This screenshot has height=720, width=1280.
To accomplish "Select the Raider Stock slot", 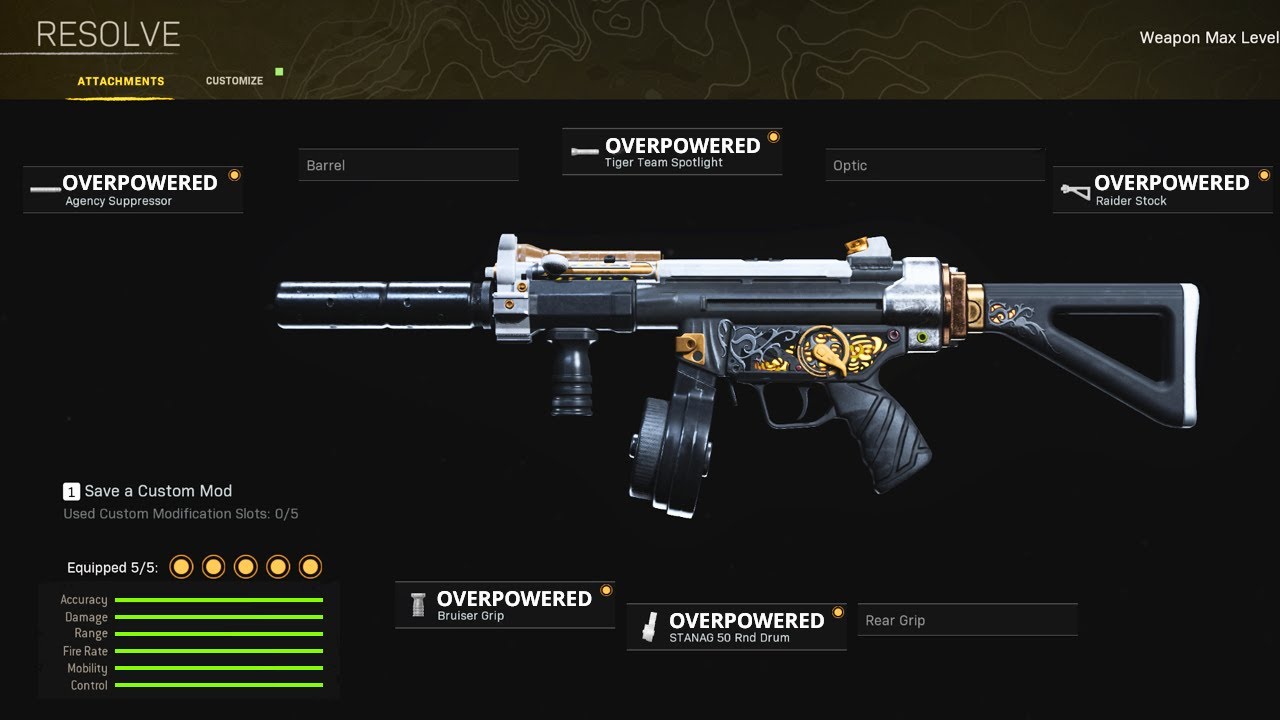I will pyautogui.click(x=1162, y=190).
